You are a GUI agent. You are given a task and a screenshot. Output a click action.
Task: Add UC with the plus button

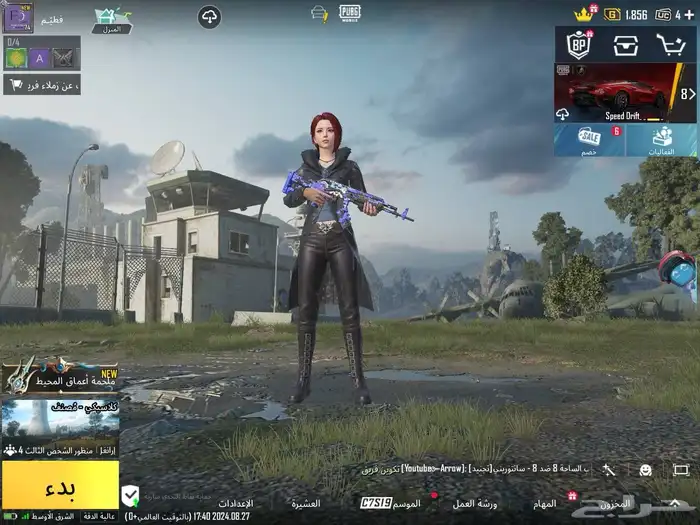click(689, 14)
